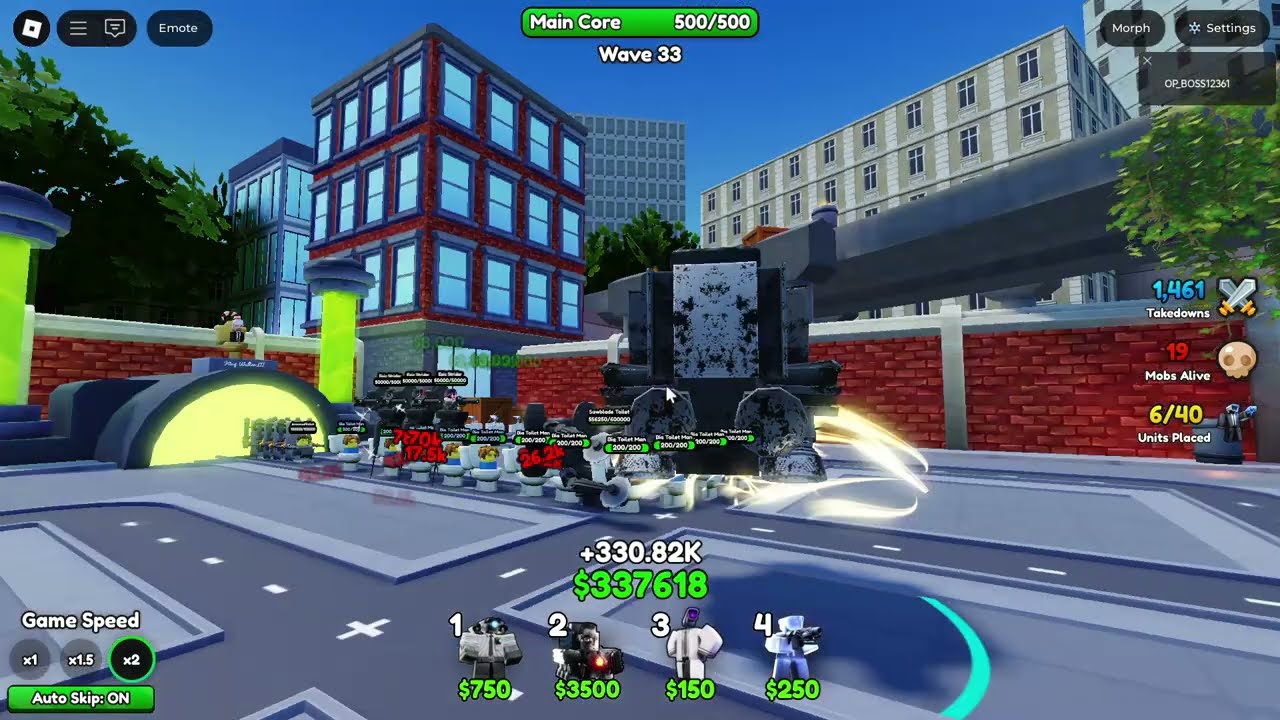Select the x2 game speed
1280x720 pixels.
point(131,660)
